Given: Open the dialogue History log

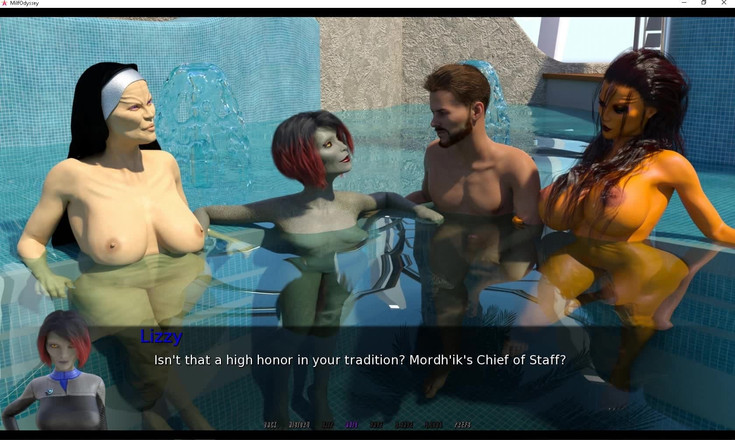Looking at the screenshot, I should (299, 425).
